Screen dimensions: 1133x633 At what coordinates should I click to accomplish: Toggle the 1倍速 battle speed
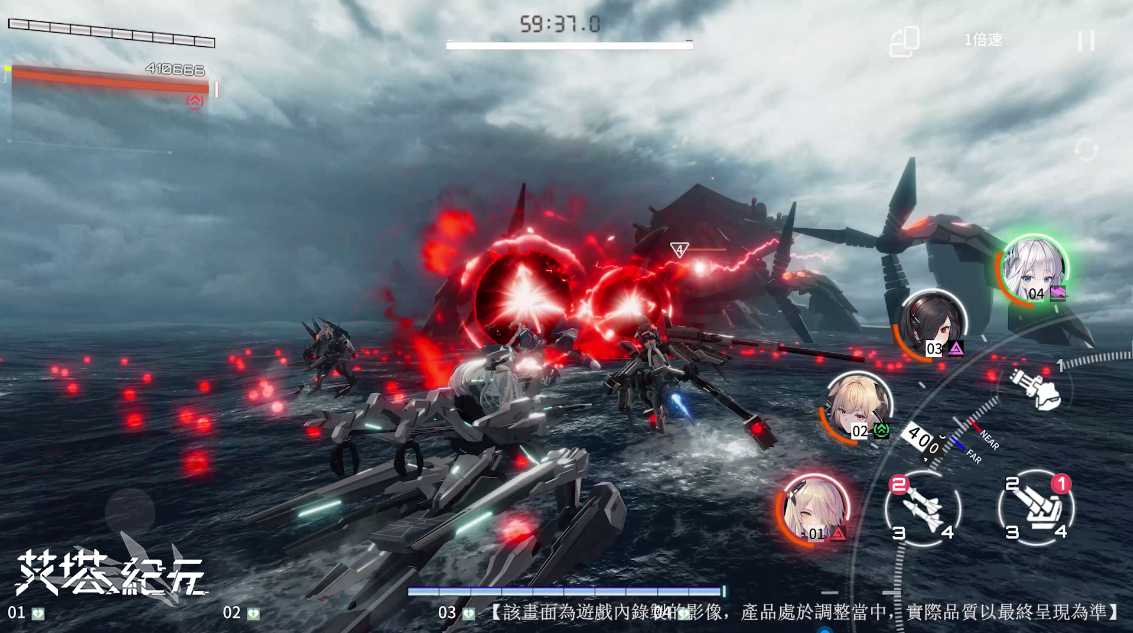982,40
